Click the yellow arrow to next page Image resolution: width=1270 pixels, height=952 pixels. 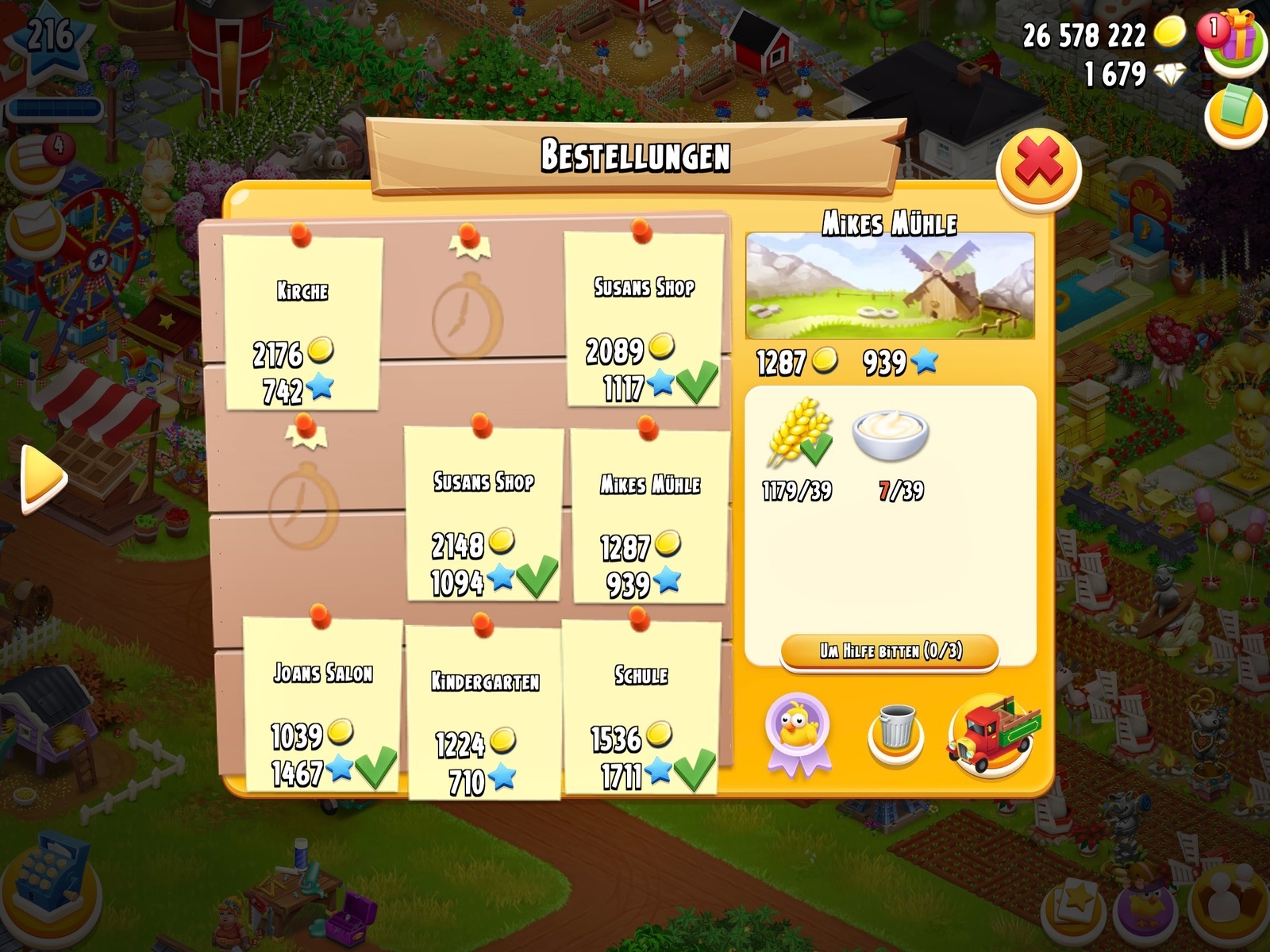[x=44, y=478]
